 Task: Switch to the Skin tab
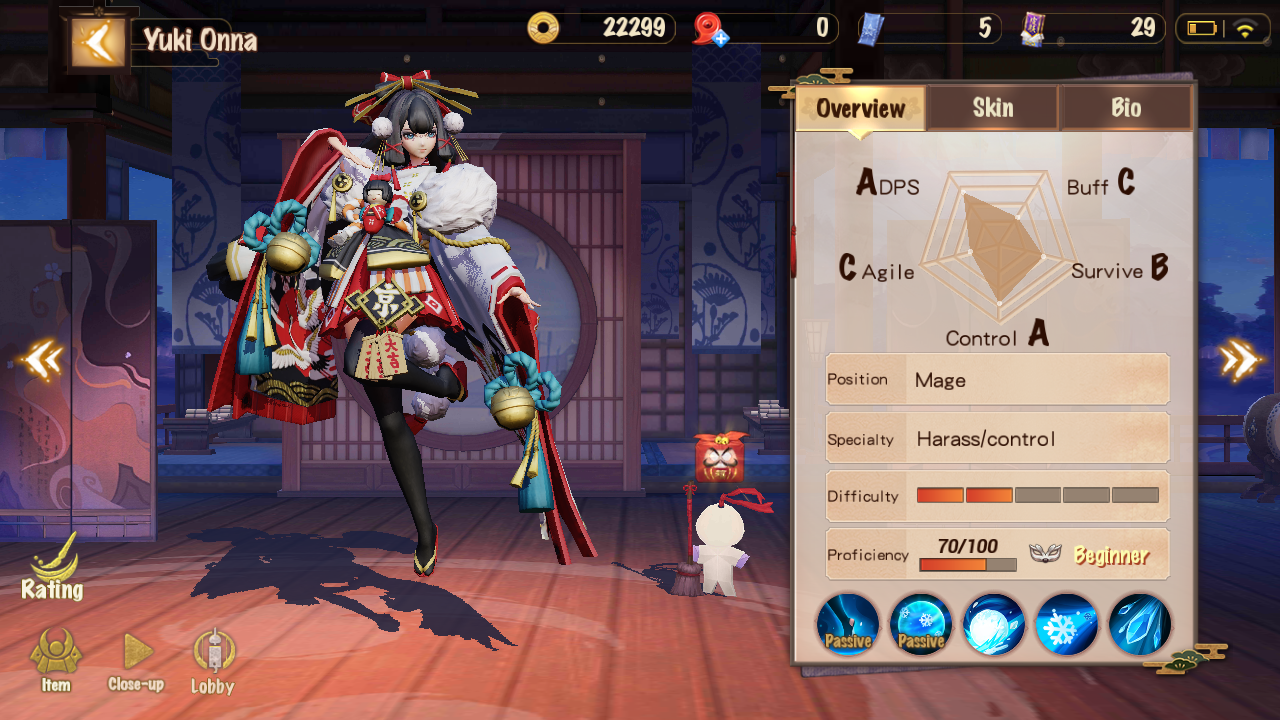coord(992,108)
